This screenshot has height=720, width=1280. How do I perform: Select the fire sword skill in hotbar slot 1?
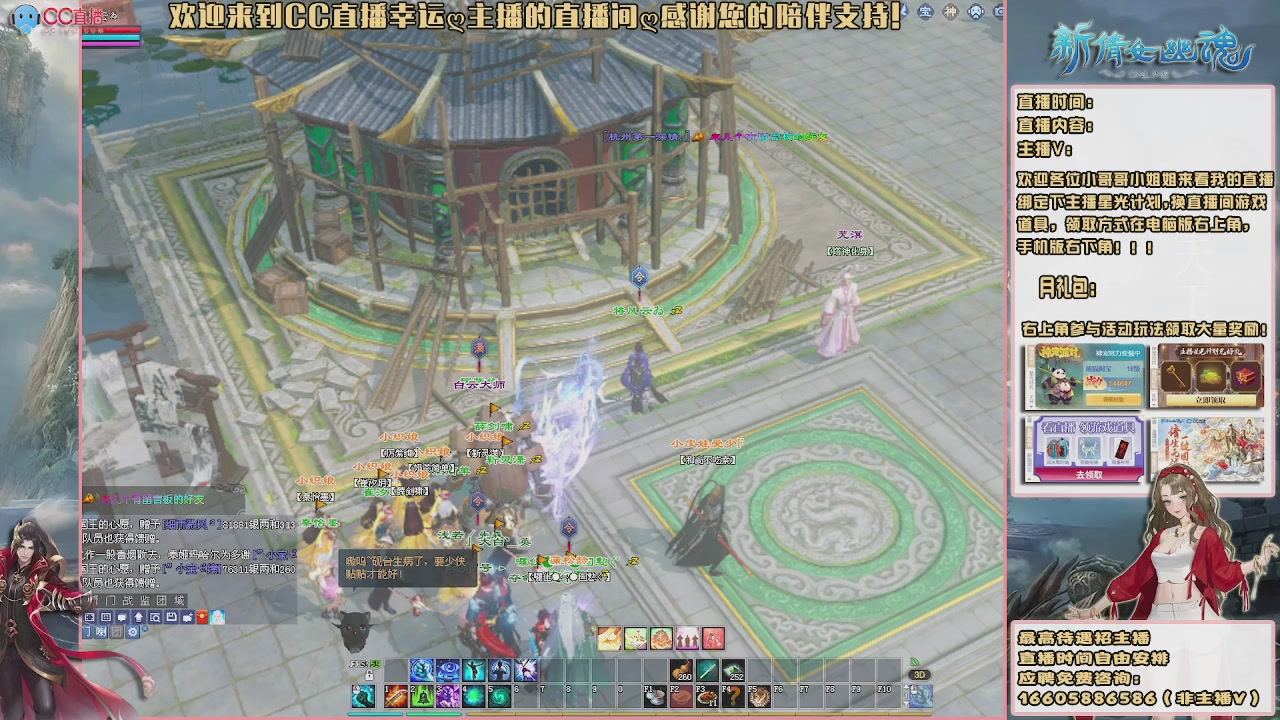(x=397, y=695)
